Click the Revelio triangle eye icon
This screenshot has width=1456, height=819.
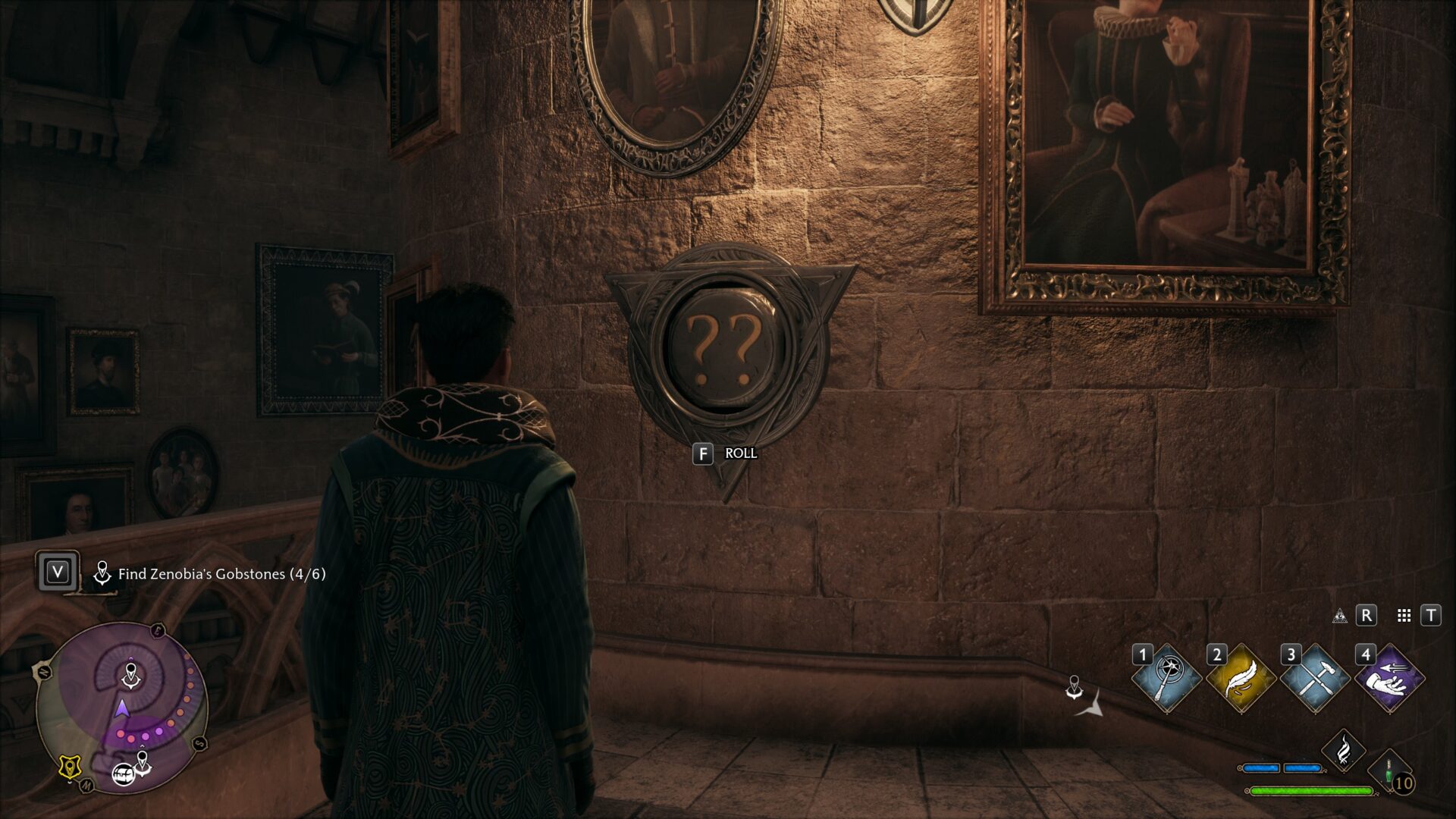click(1340, 616)
